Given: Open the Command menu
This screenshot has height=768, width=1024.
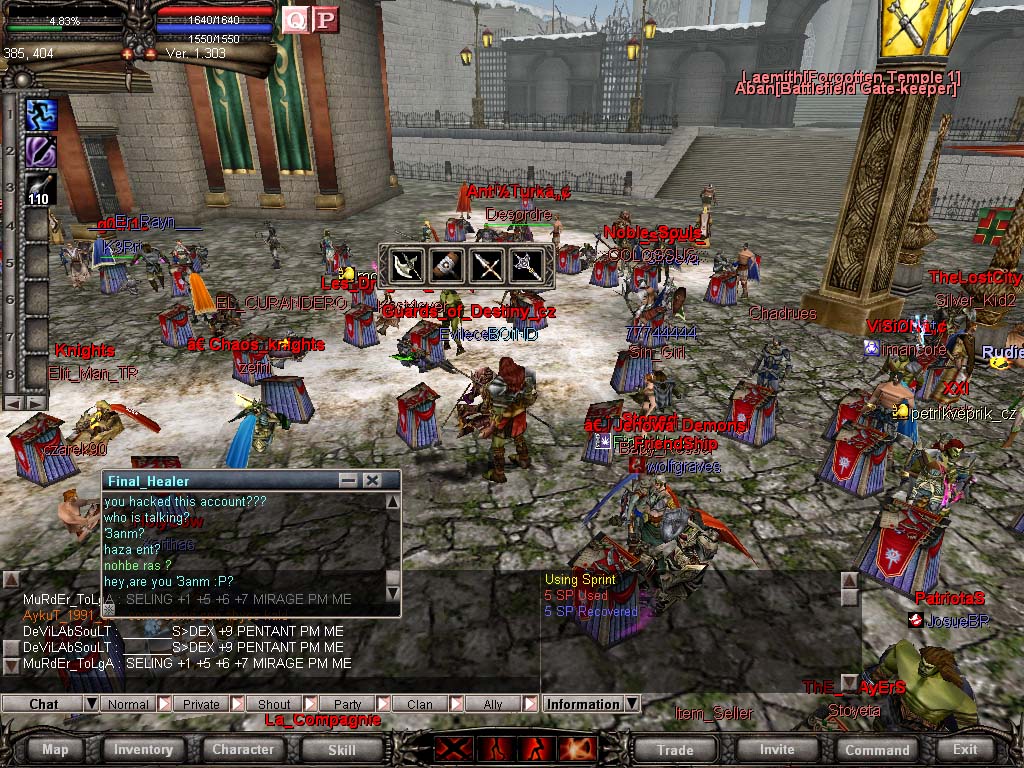Looking at the screenshot, I should click(877, 749).
